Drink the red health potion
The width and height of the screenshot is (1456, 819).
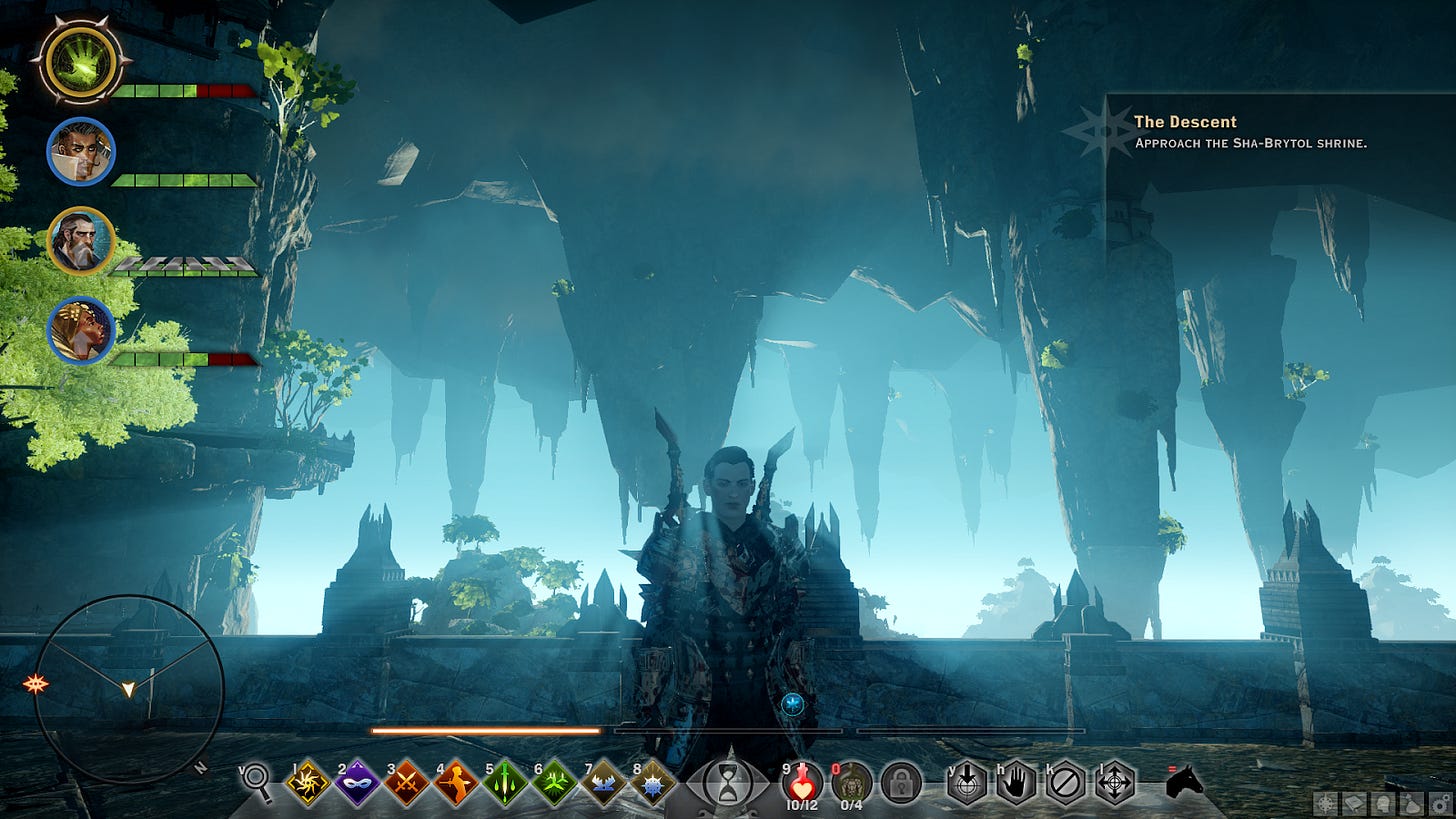[802, 780]
